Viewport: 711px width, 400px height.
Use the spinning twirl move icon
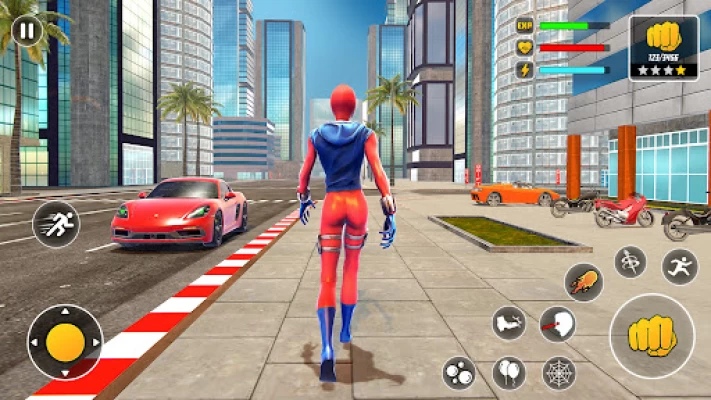pos(630,262)
